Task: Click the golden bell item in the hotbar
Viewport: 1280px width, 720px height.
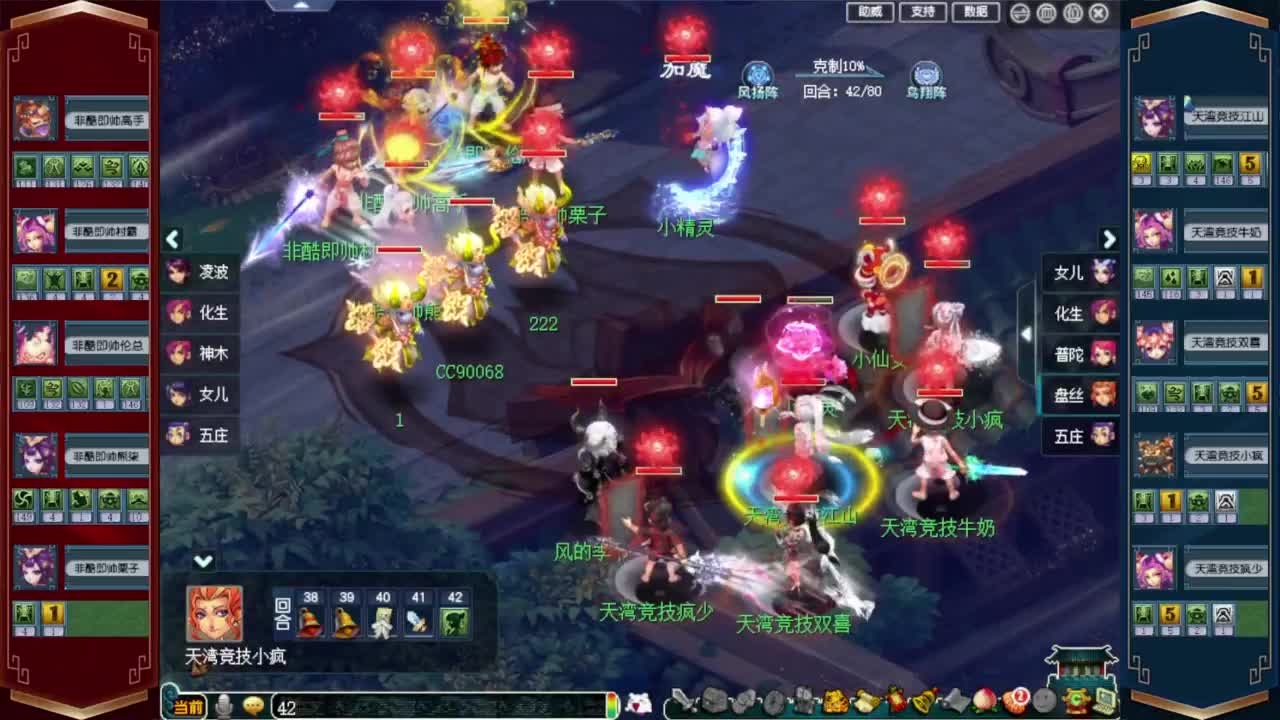Action: pos(924,704)
